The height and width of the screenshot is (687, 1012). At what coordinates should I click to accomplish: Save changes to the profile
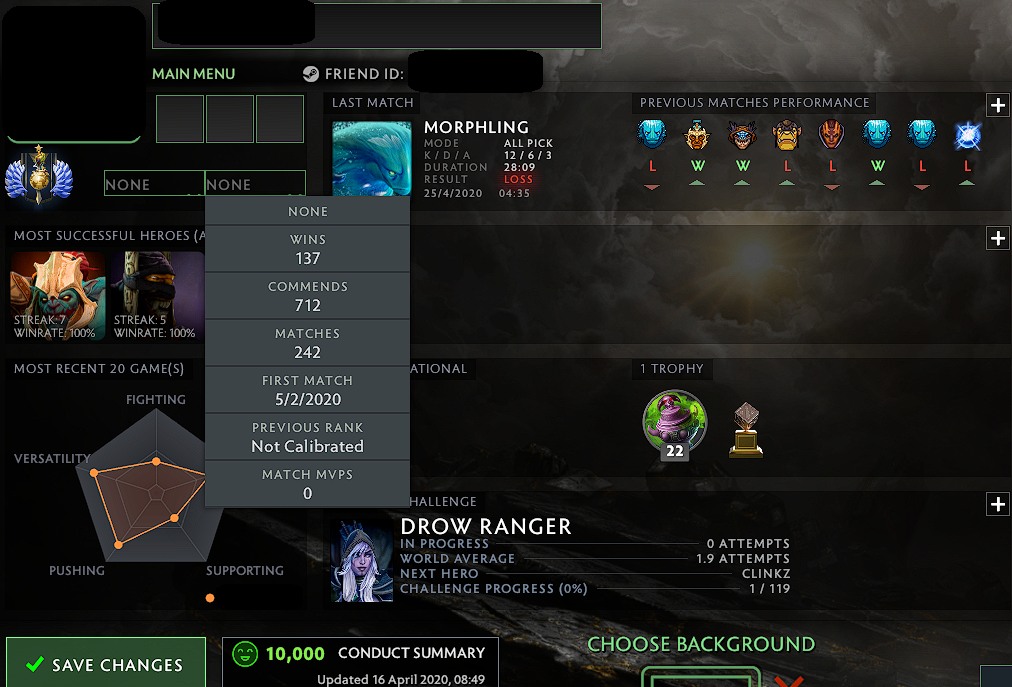[105, 664]
